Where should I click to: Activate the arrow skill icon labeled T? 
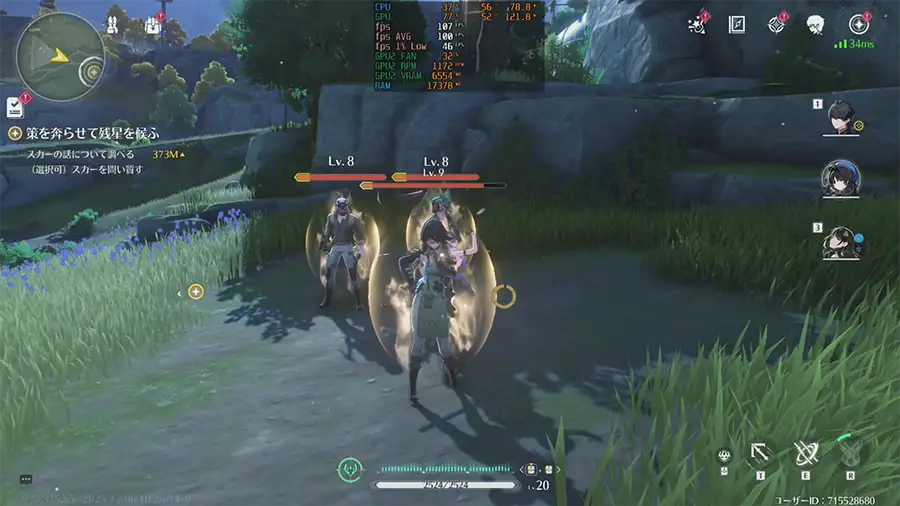click(761, 455)
